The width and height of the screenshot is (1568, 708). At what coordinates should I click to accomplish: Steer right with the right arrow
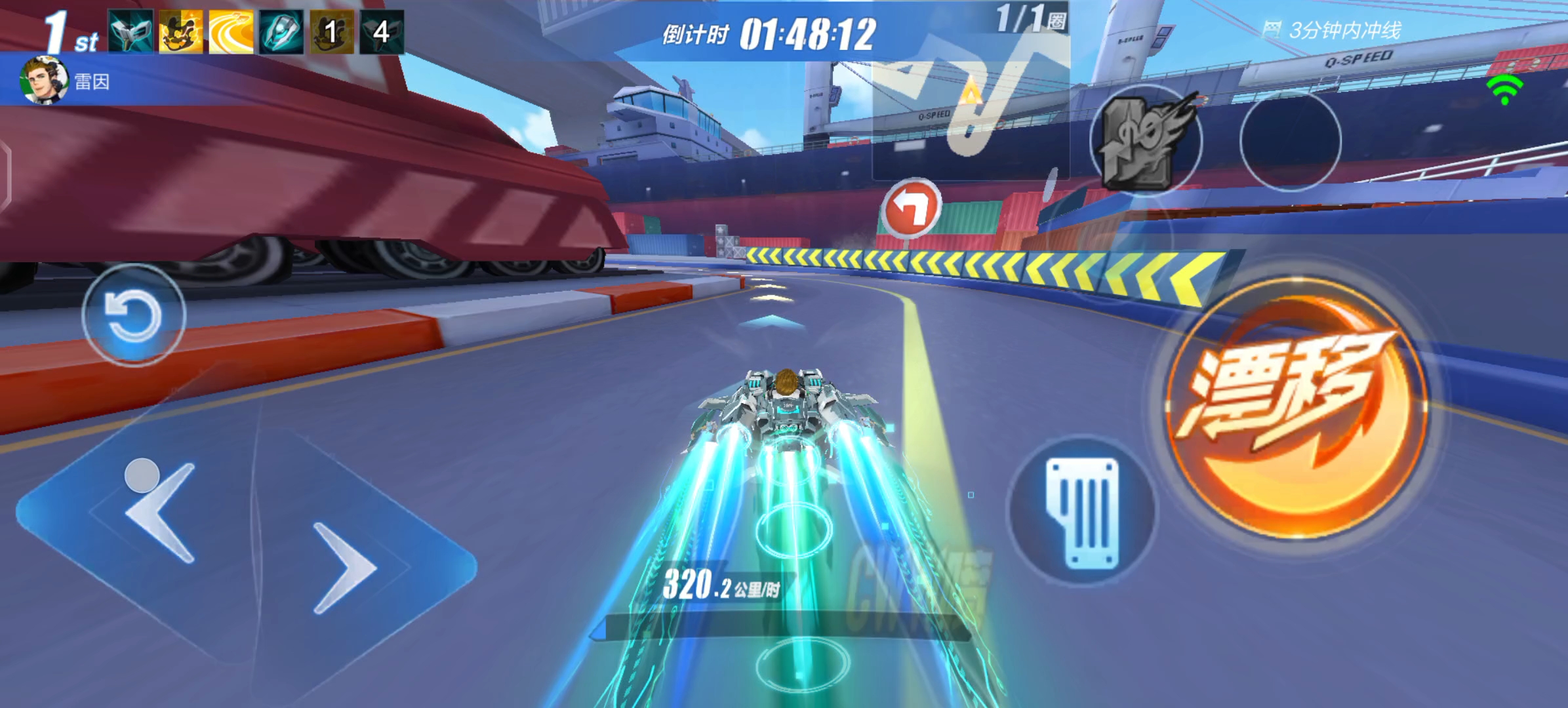point(344,568)
